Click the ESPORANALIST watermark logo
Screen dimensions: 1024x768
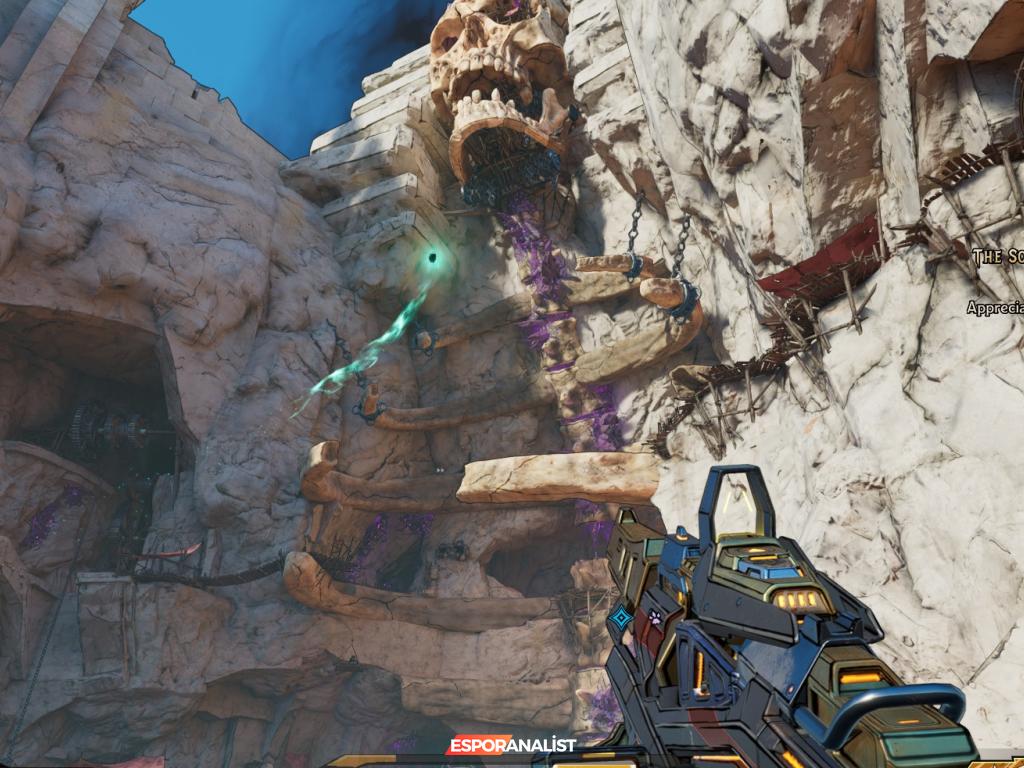click(x=511, y=745)
